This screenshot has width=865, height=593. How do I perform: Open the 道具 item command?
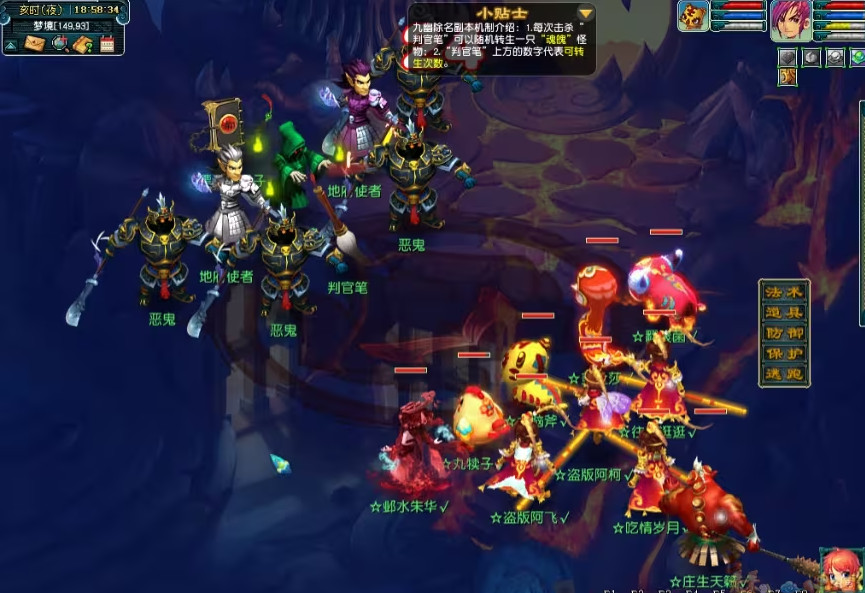(x=784, y=313)
